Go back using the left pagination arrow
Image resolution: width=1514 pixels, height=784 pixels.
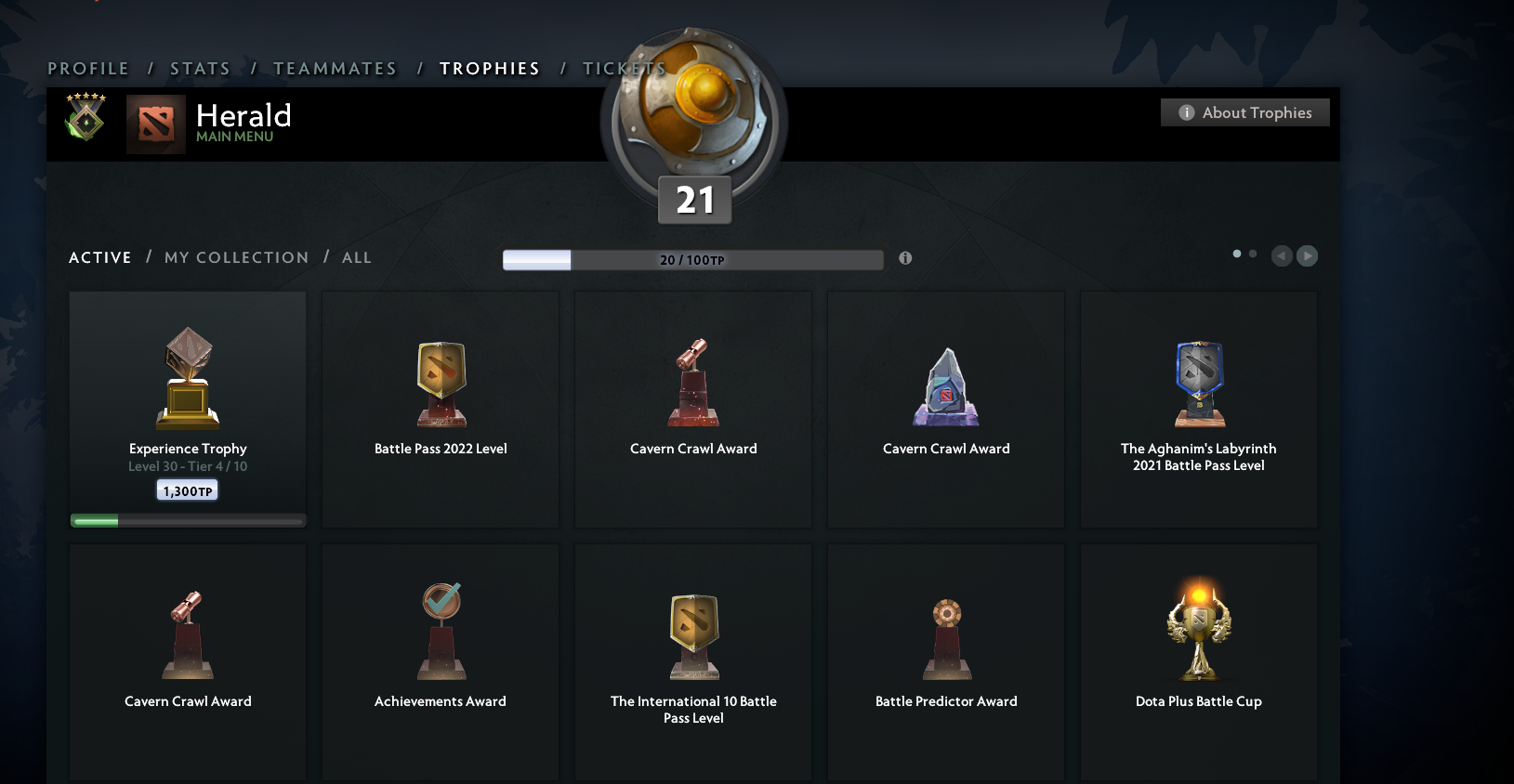[1282, 255]
